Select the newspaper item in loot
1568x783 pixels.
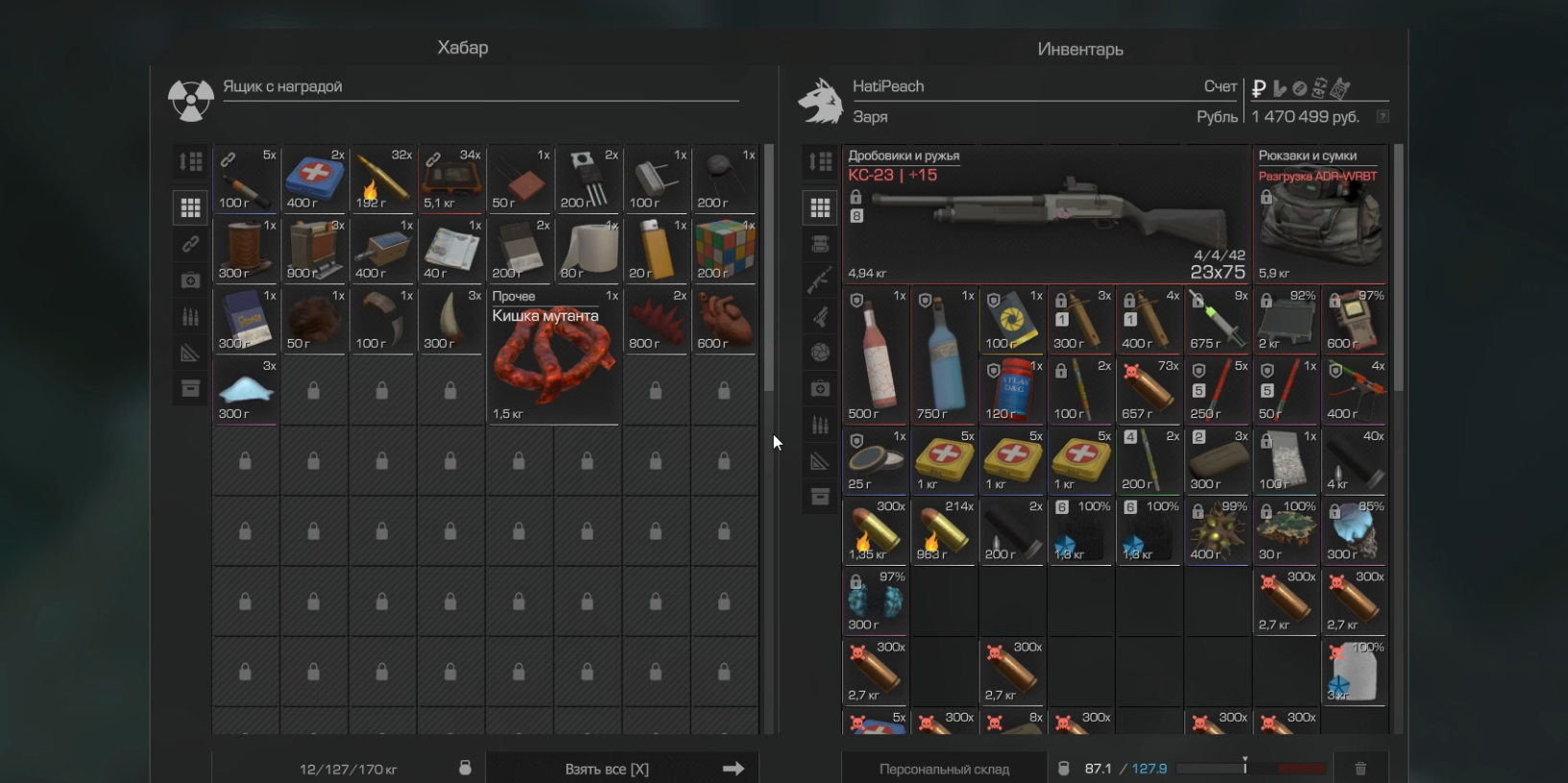coord(451,249)
